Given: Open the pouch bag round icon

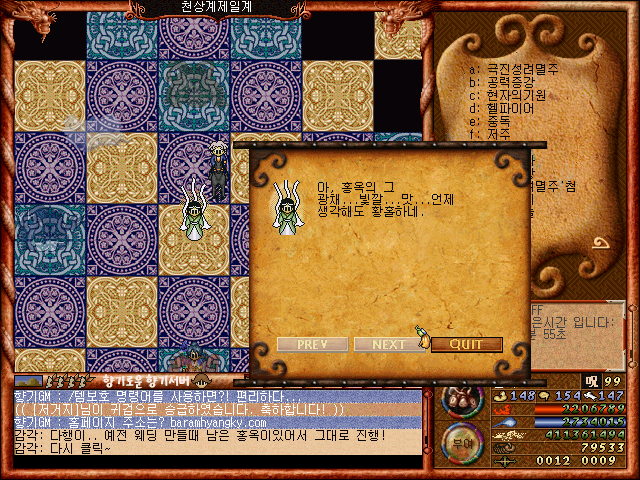Looking at the screenshot, I should (x=463, y=399).
